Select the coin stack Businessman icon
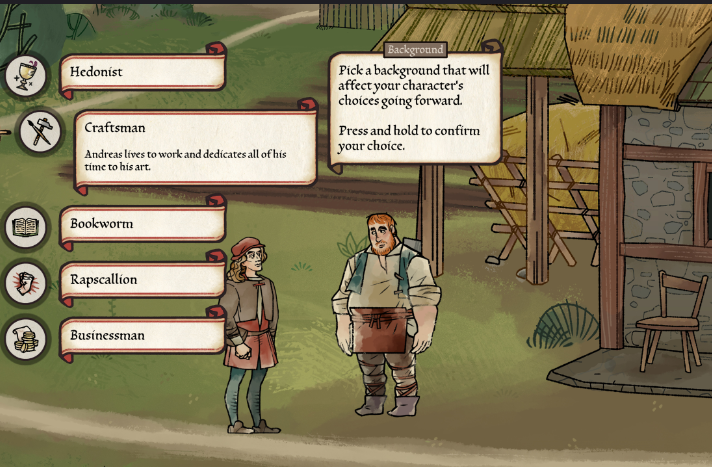Image resolution: width=712 pixels, height=467 pixels. [x=25, y=339]
